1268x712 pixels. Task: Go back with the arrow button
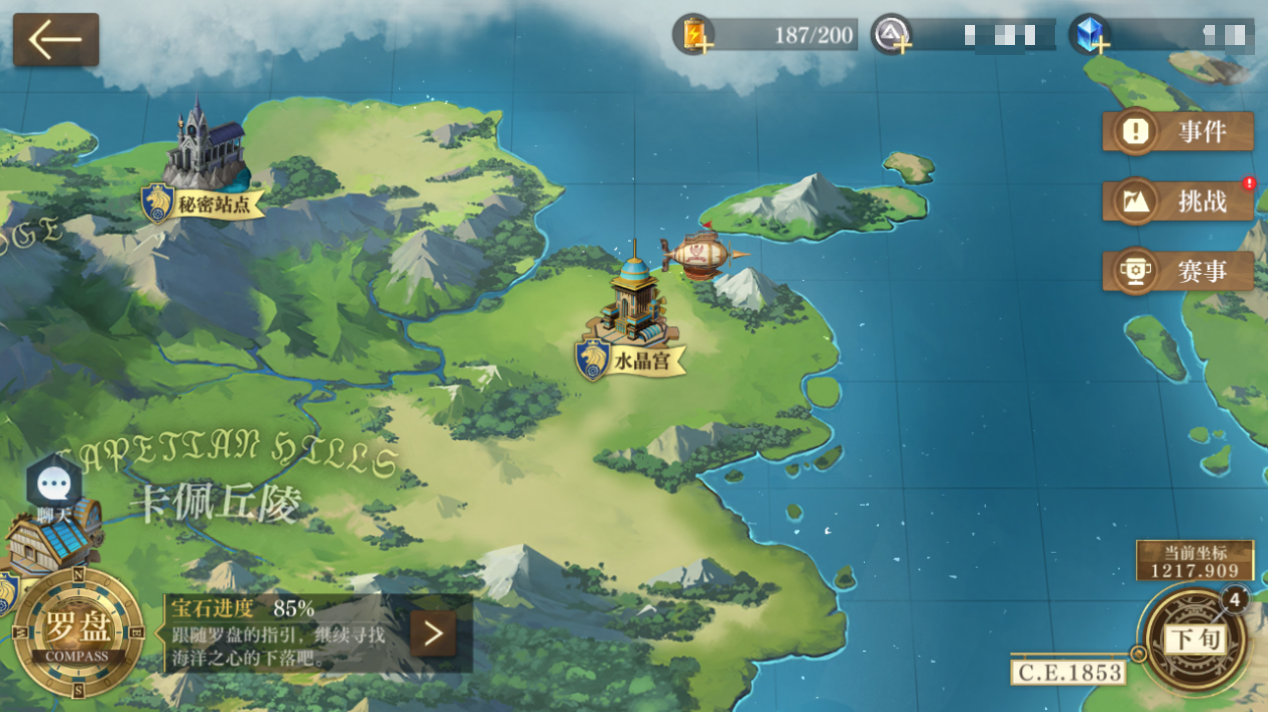coord(56,40)
